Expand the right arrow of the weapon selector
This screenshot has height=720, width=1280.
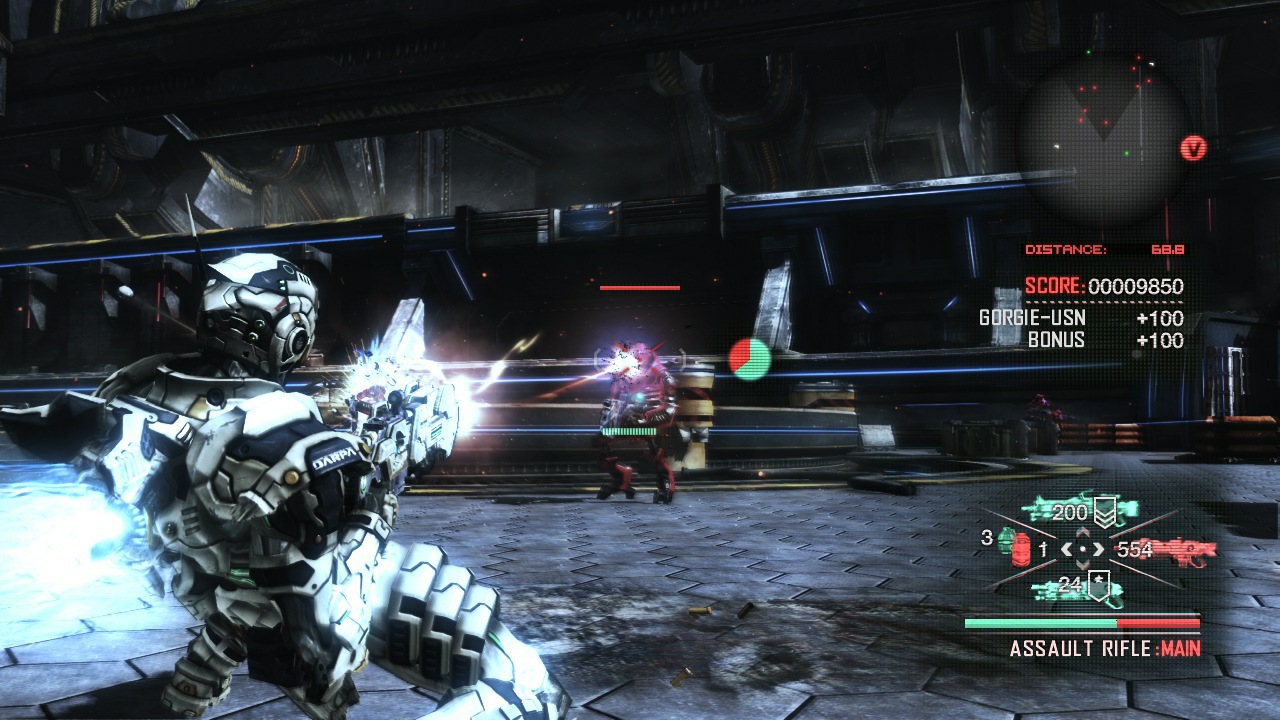pos(1099,549)
